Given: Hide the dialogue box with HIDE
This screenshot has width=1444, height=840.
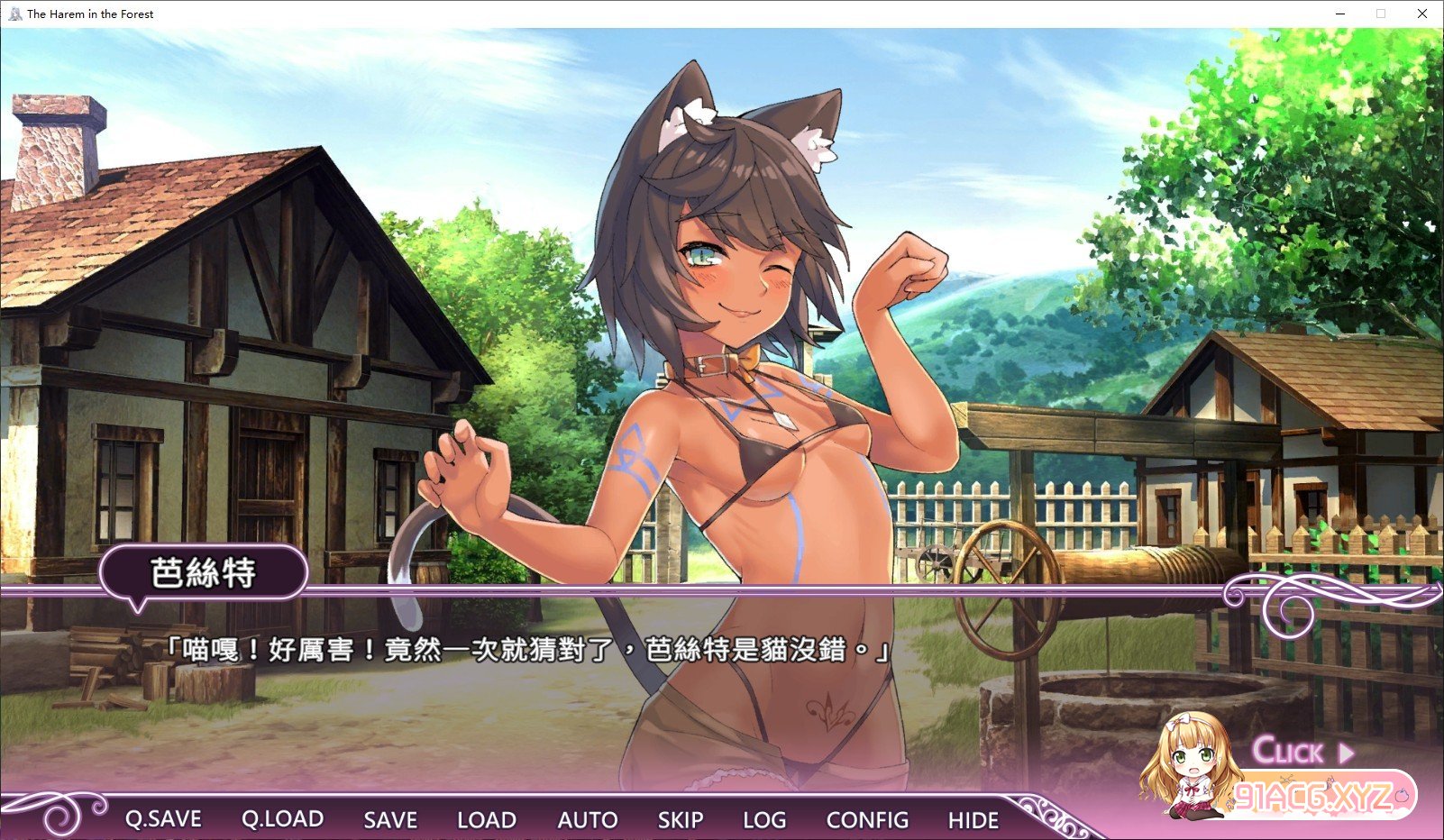Looking at the screenshot, I should click(x=973, y=819).
